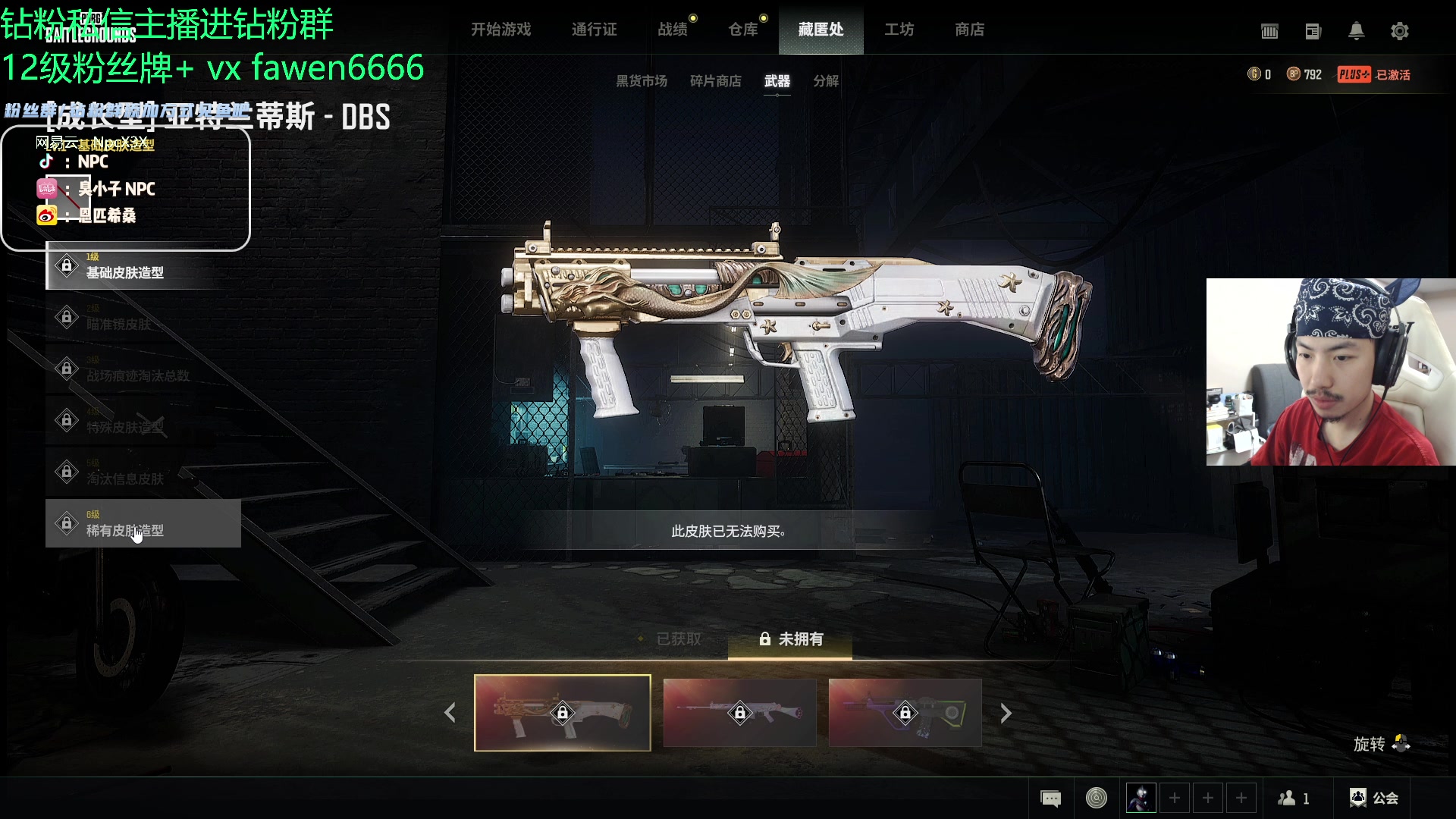Screen dimensions: 1456x819
Task: Open the settings gear icon
Action: pyautogui.click(x=1399, y=31)
